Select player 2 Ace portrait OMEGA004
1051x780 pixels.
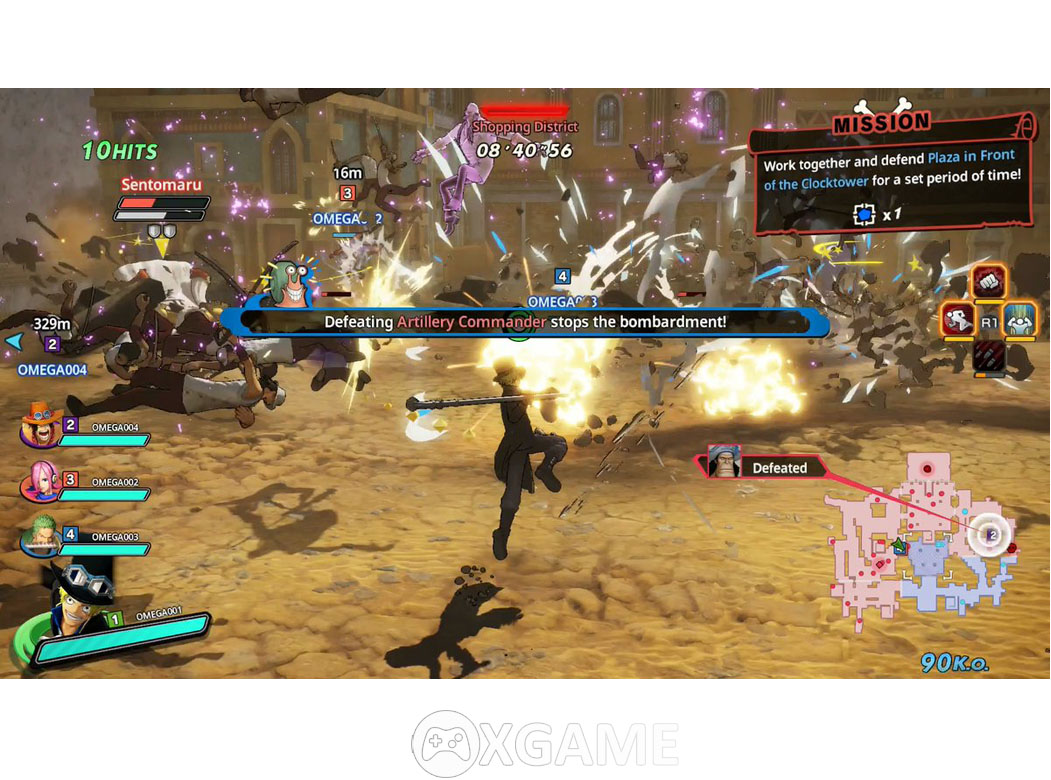[42, 429]
